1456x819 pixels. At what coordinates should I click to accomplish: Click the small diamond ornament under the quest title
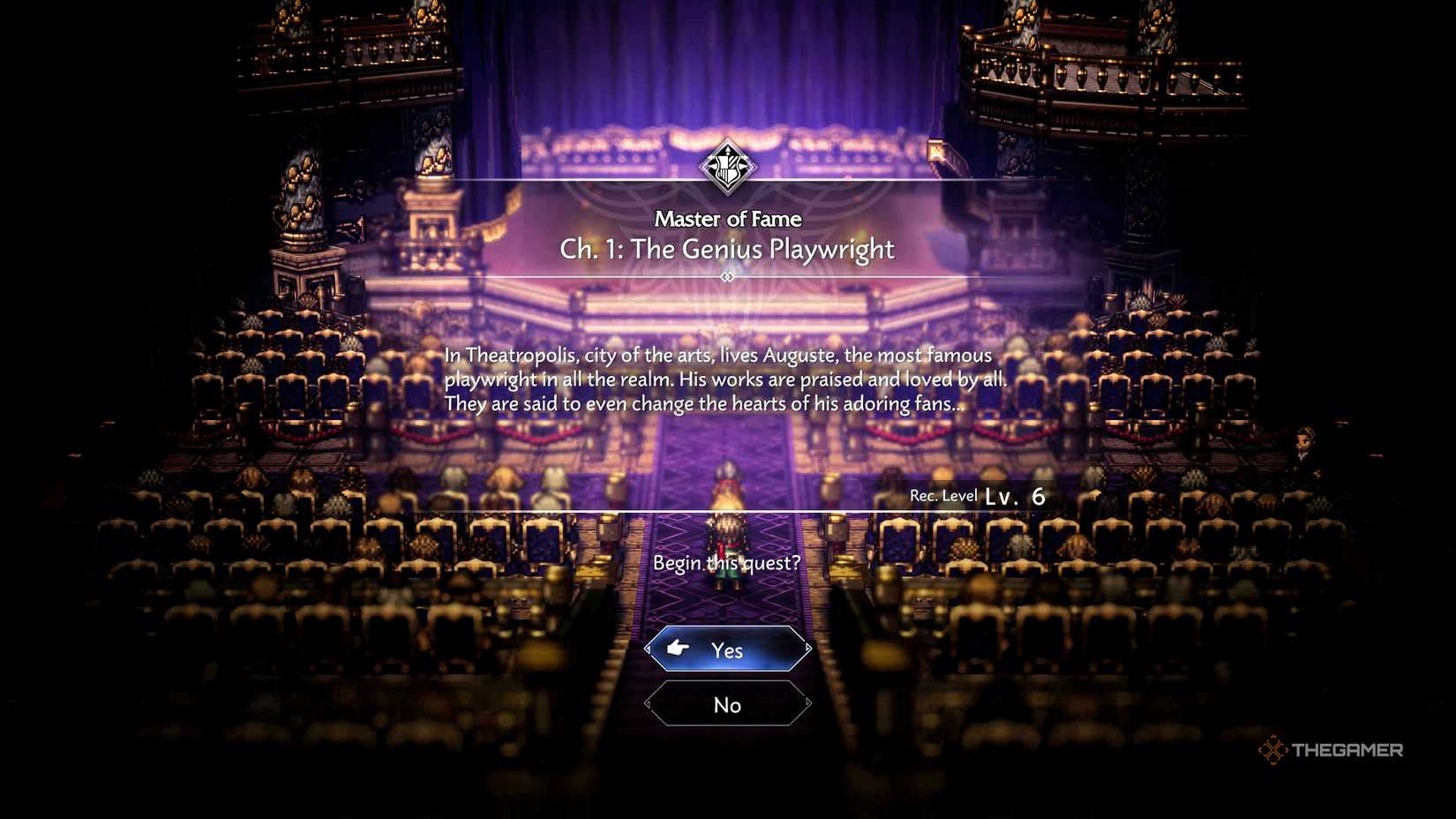click(x=727, y=276)
